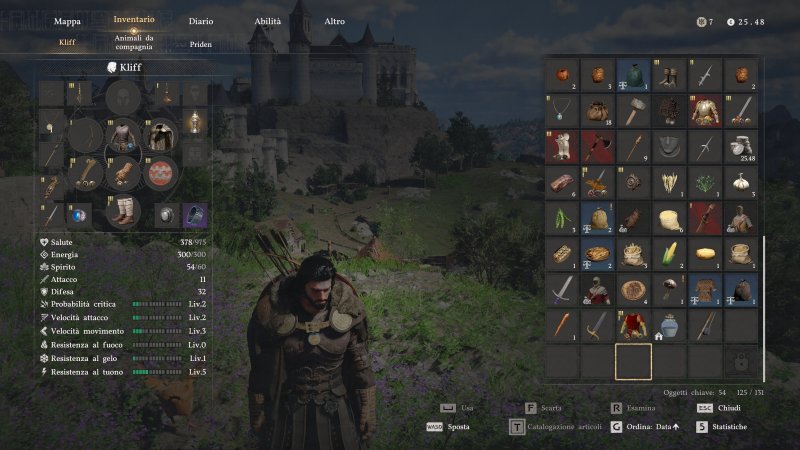Select the corn cob inventory item
Screen dimensions: 800x450
tap(669, 252)
